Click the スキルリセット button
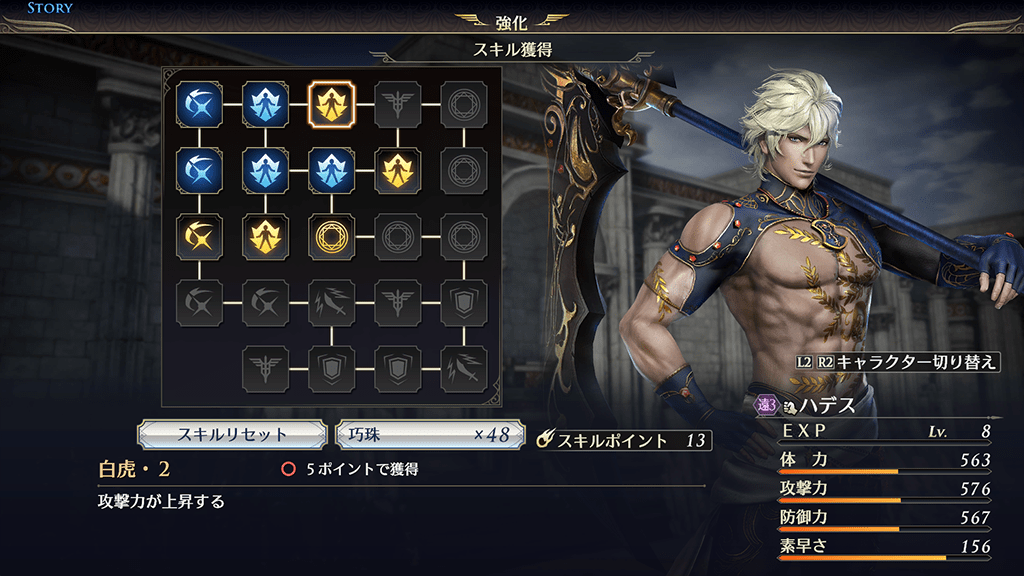 (232, 434)
